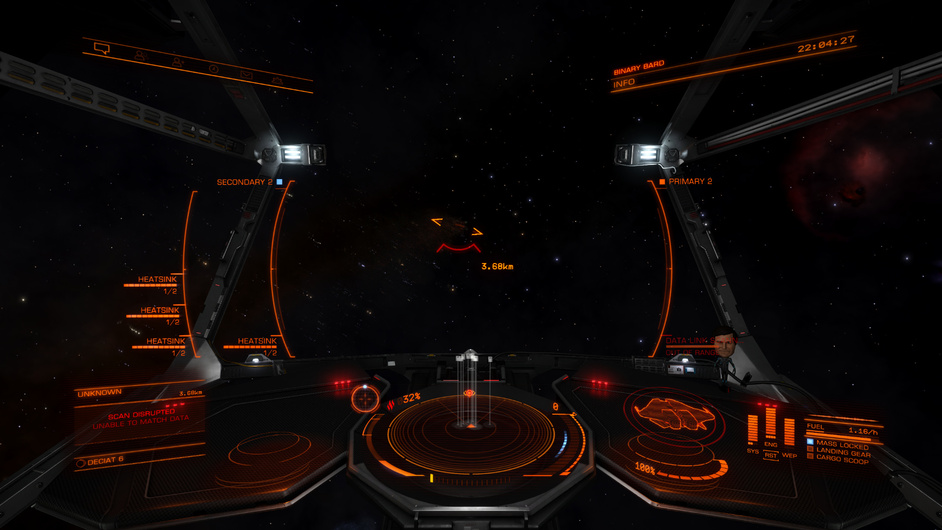The height and width of the screenshot is (530, 942).
Task: Toggle the Landing Gear indicator
Action: point(838,449)
